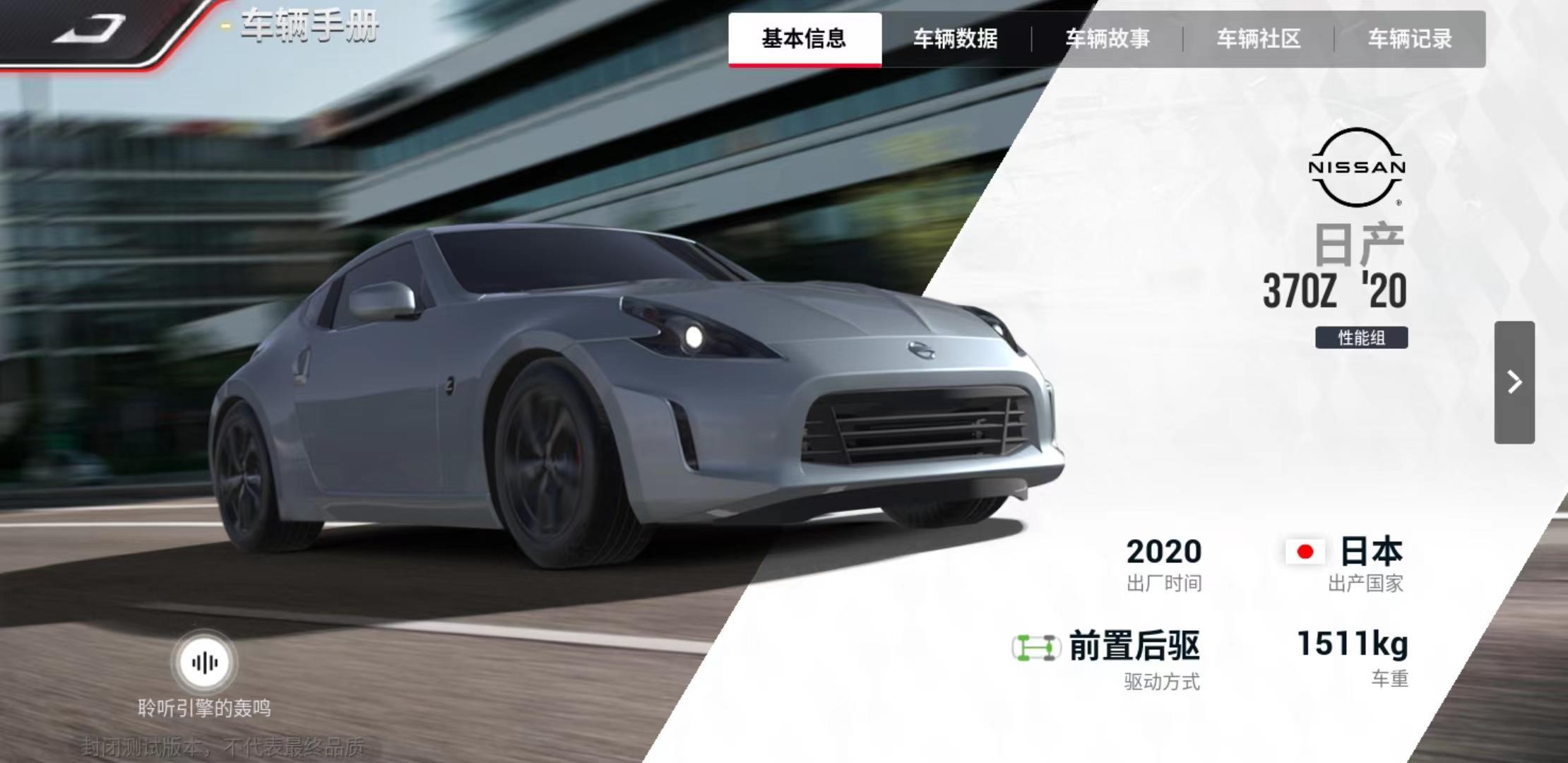Open the 车辆故事 tab
Image resolution: width=1568 pixels, height=763 pixels.
pyautogui.click(x=1107, y=39)
